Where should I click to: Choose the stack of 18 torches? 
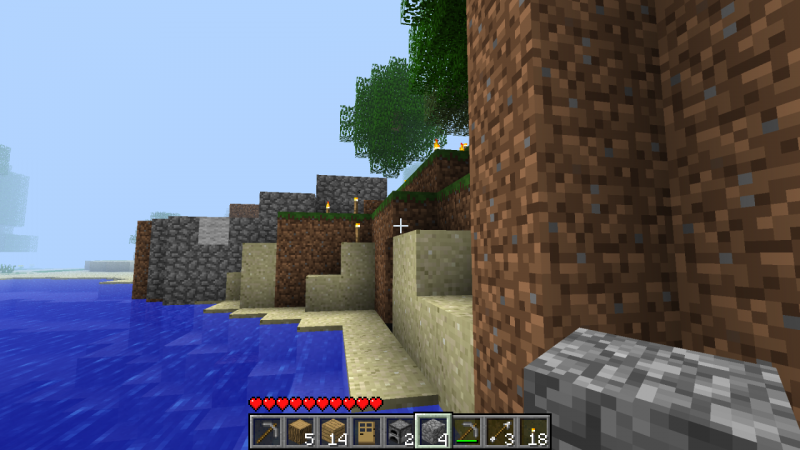tap(532, 432)
